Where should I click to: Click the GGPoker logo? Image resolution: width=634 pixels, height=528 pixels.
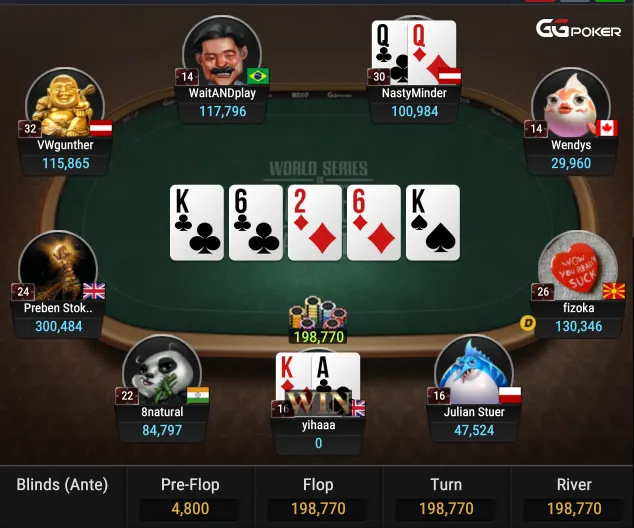tap(578, 29)
